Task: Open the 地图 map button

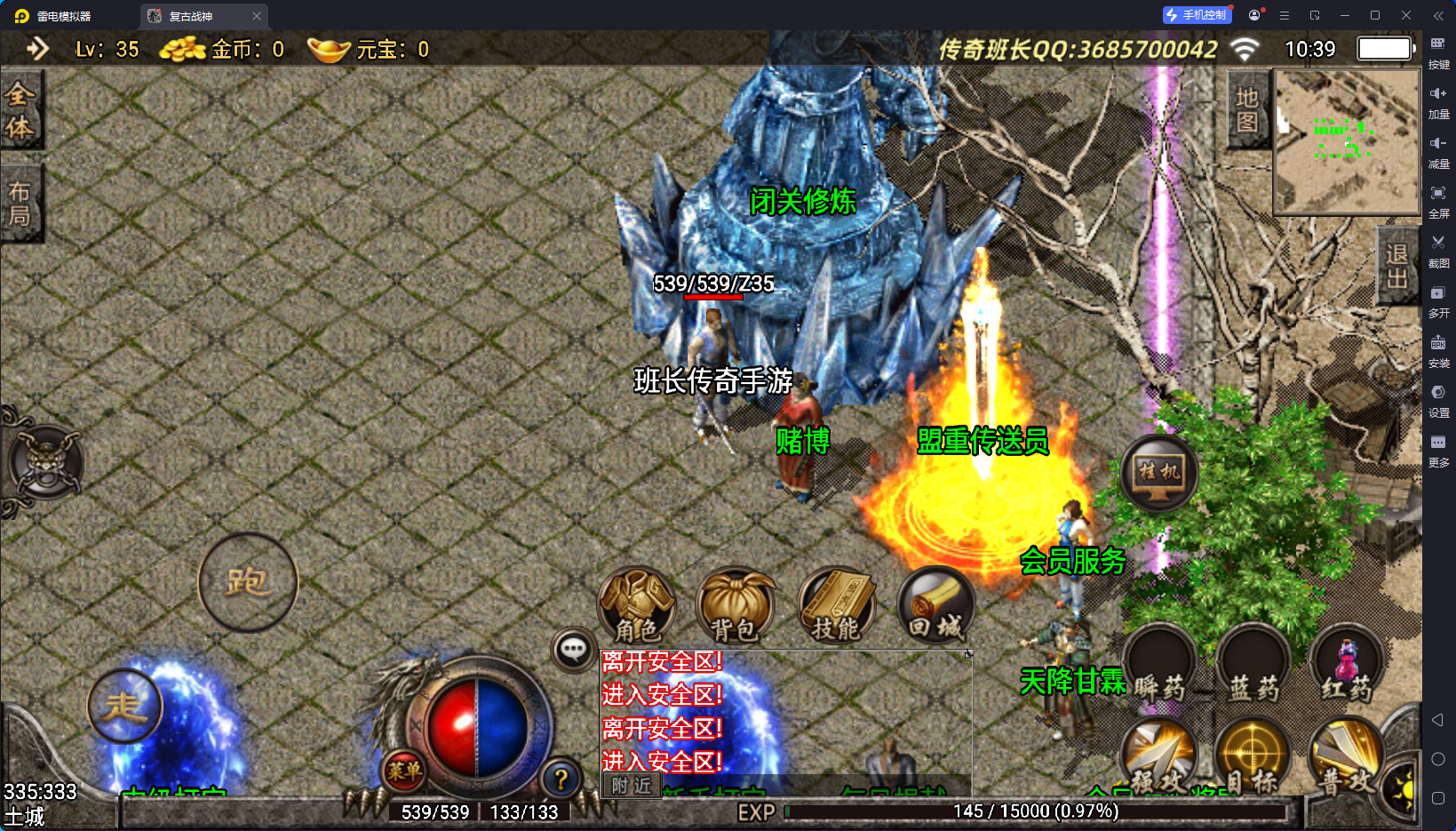Action: coord(1246,109)
